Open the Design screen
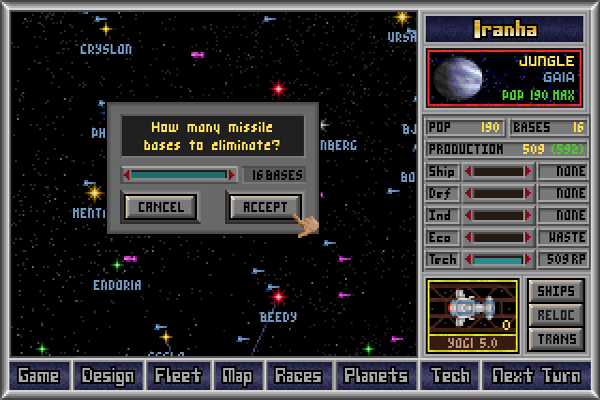The image size is (600, 400). [x=108, y=376]
